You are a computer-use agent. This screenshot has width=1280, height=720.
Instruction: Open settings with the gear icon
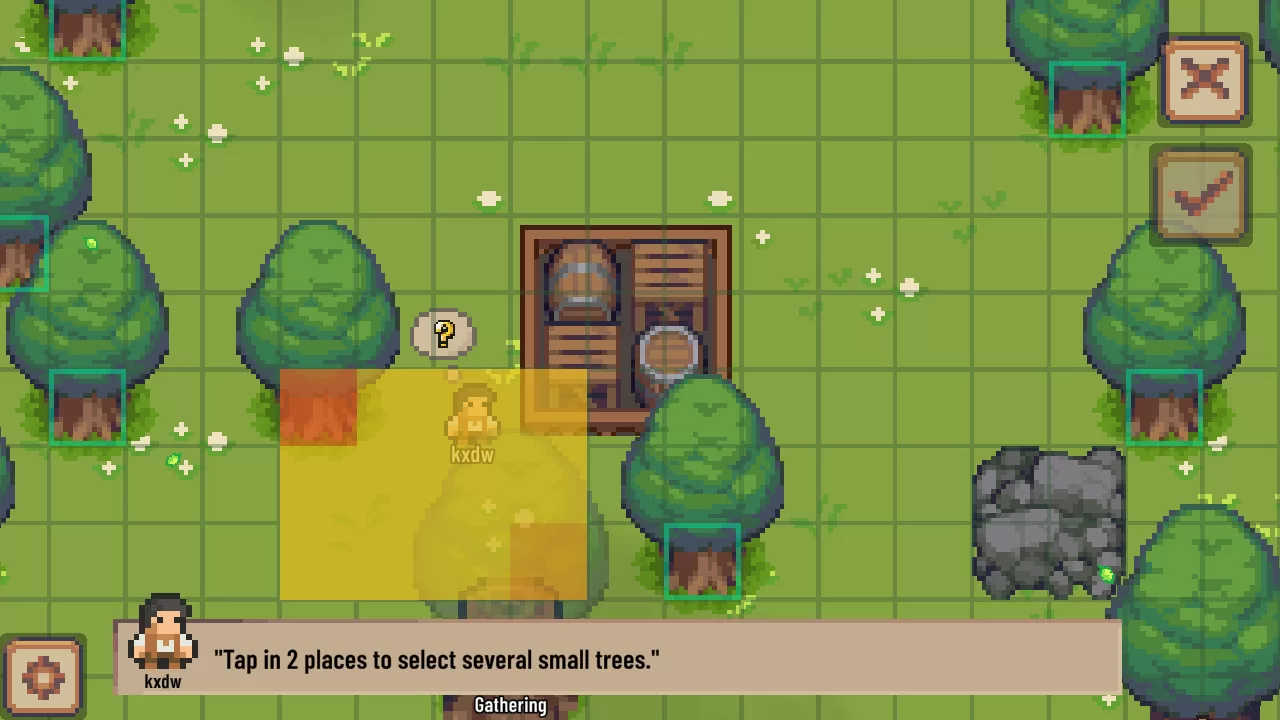(x=42, y=677)
